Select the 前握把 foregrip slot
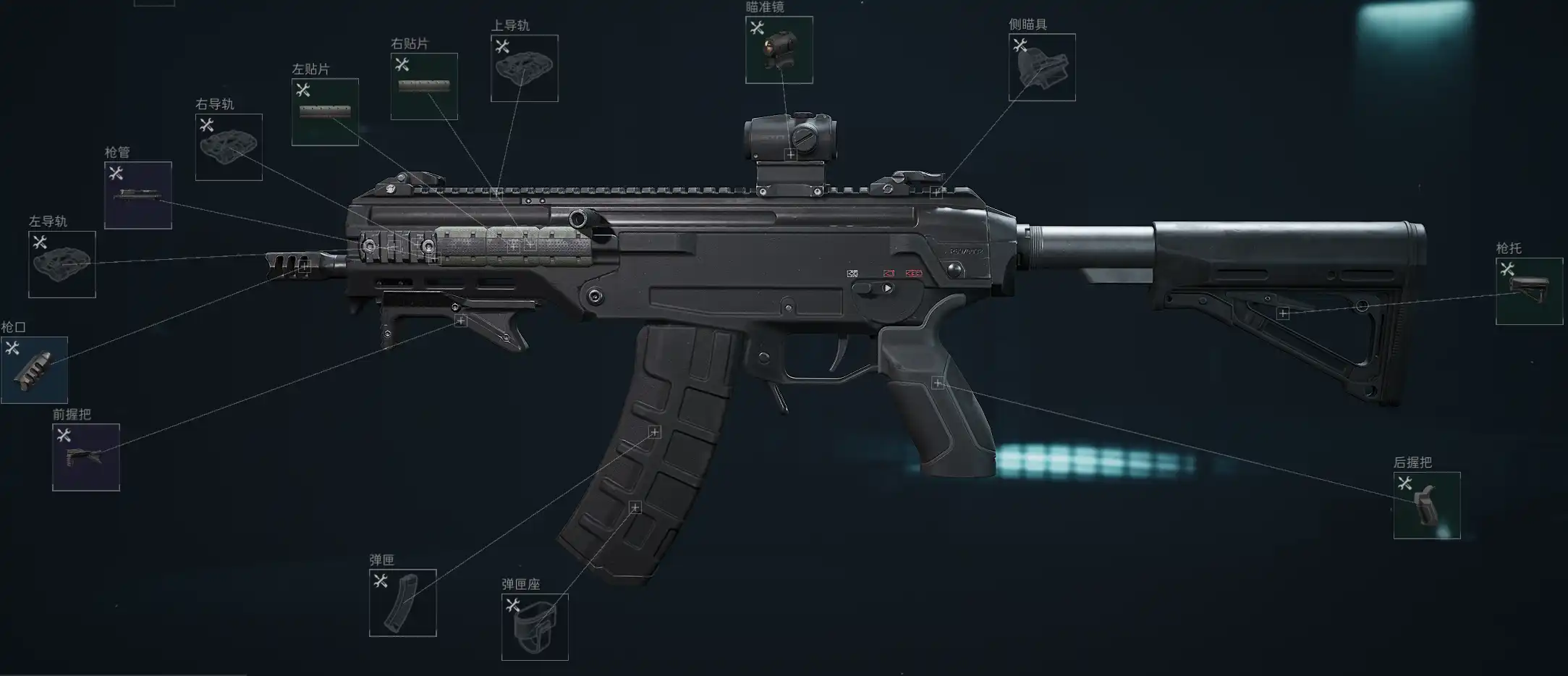Screen dimensions: 1568x676 [x=86, y=457]
